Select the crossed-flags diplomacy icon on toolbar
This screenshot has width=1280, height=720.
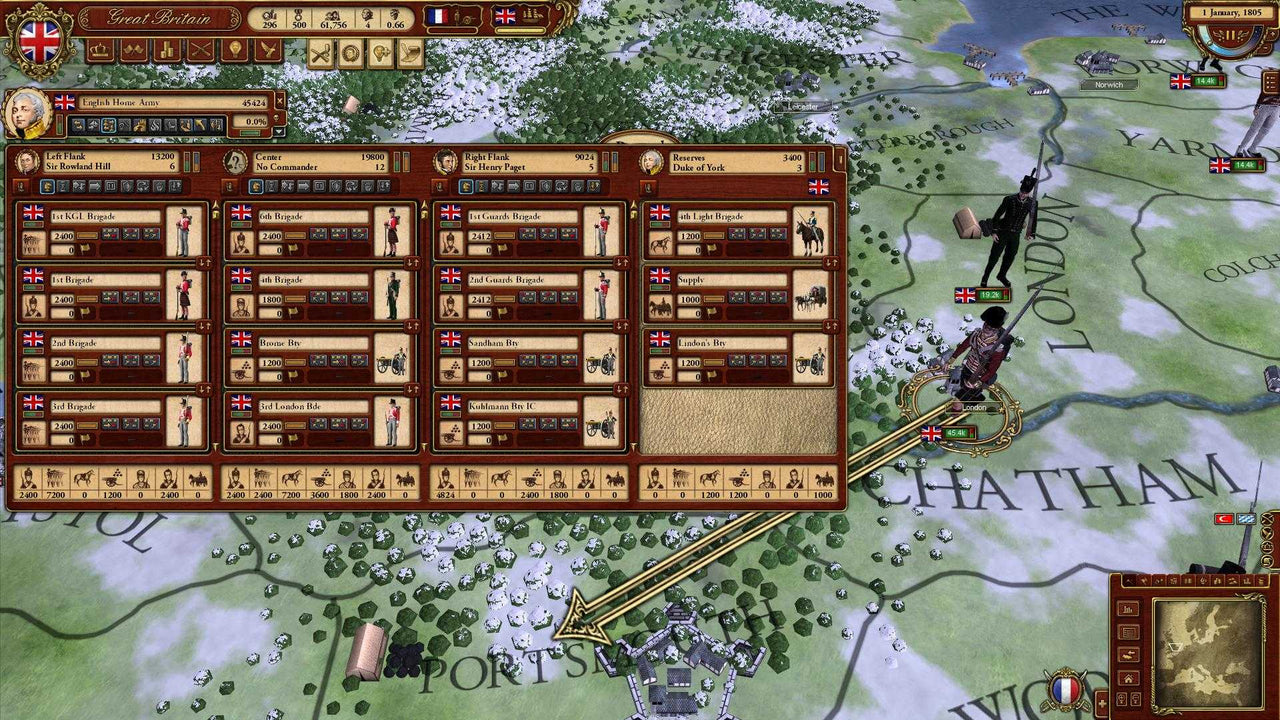tap(134, 48)
